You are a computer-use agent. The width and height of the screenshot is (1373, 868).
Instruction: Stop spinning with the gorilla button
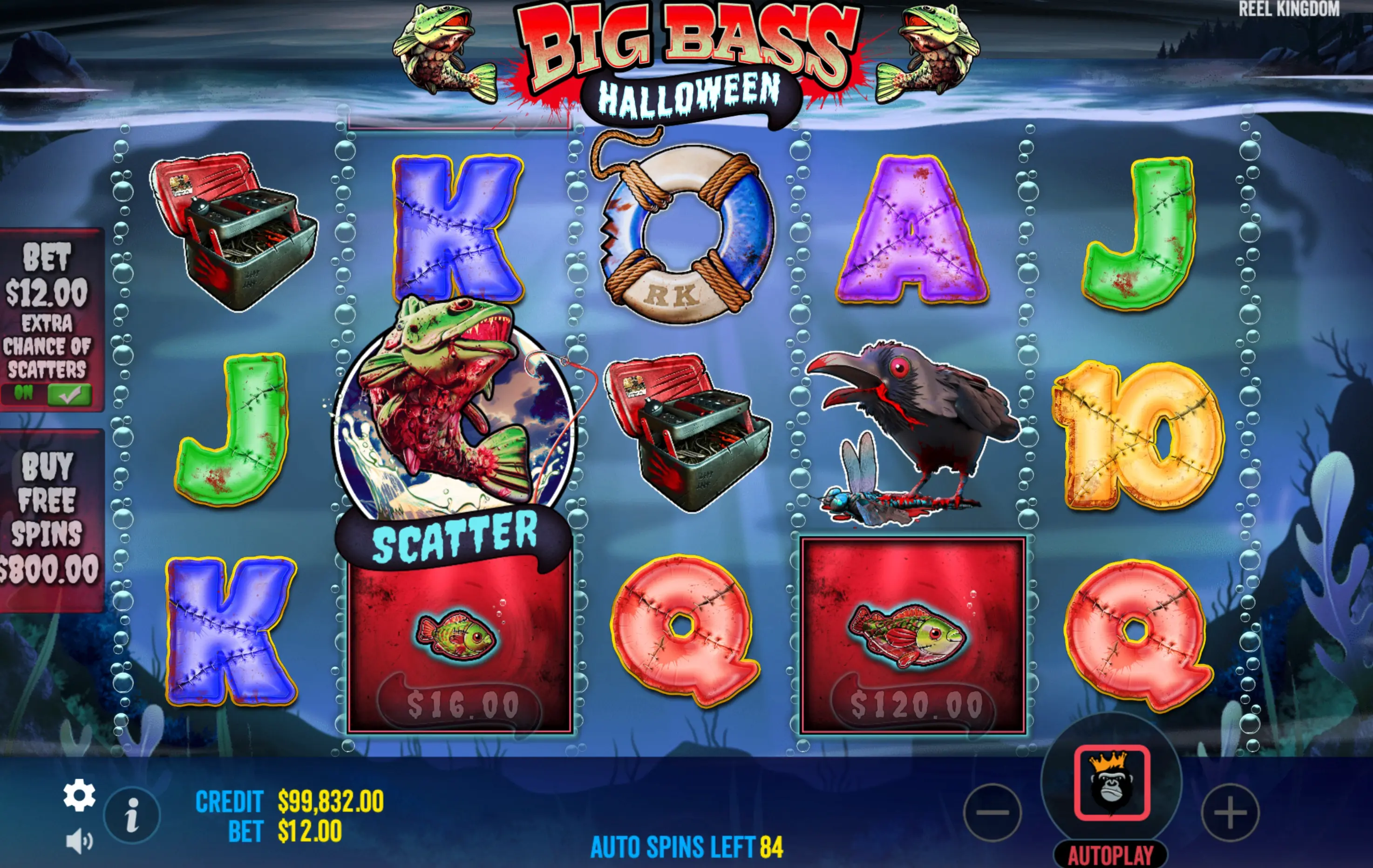[1111, 782]
